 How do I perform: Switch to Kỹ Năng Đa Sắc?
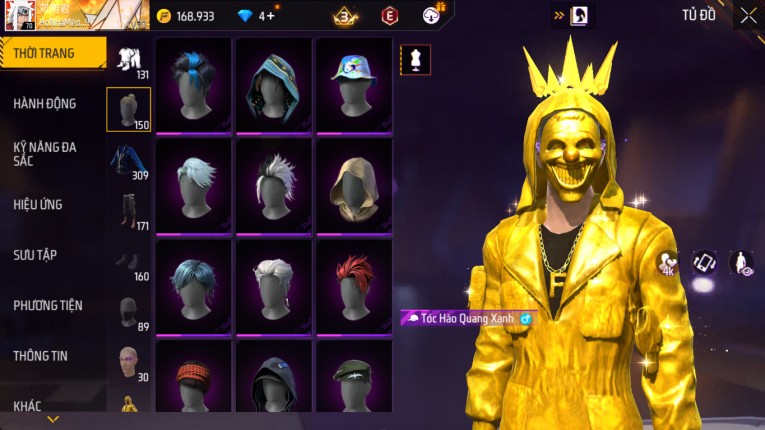tap(45, 153)
